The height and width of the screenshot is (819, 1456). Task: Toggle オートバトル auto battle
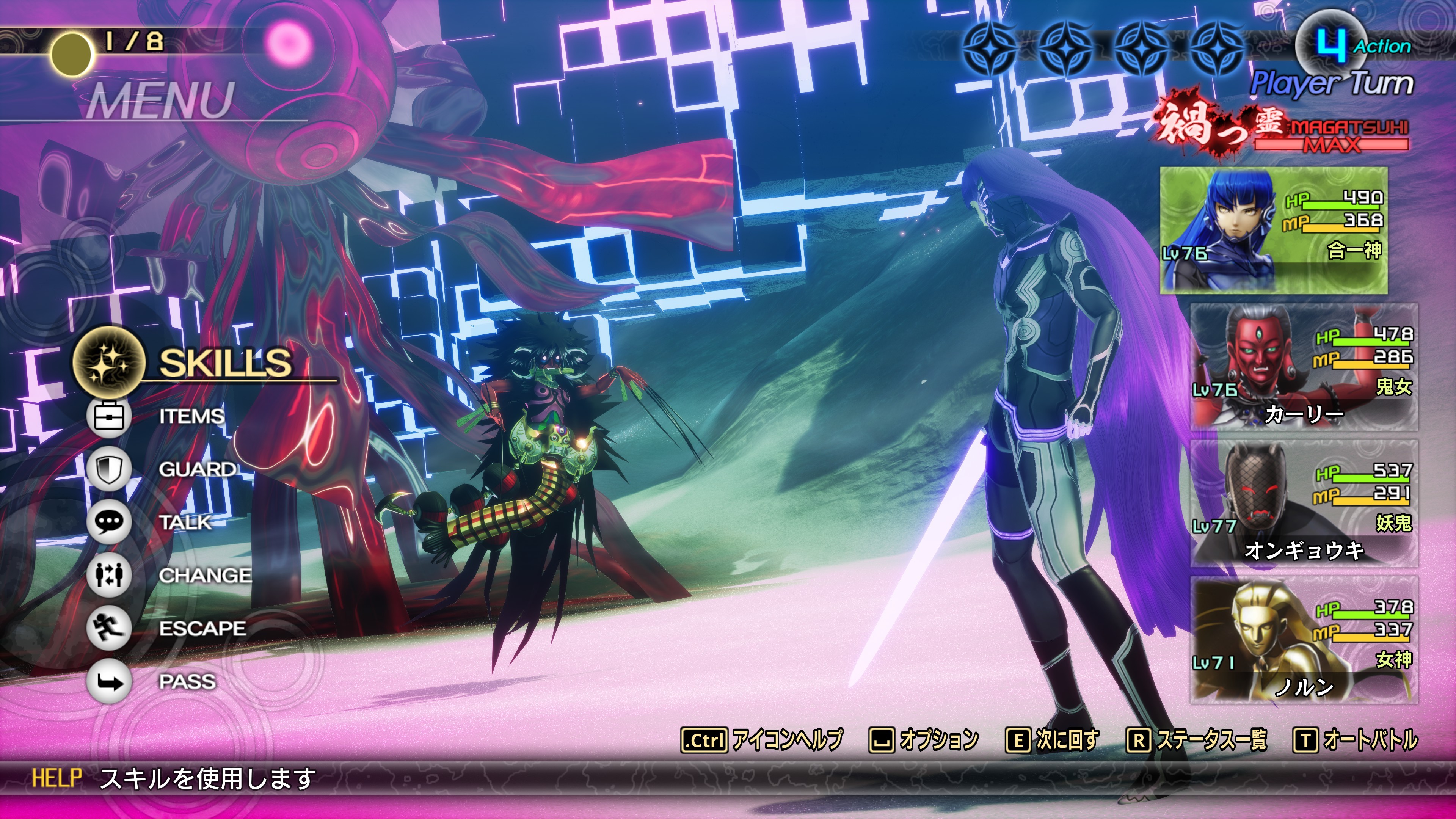click(1356, 740)
